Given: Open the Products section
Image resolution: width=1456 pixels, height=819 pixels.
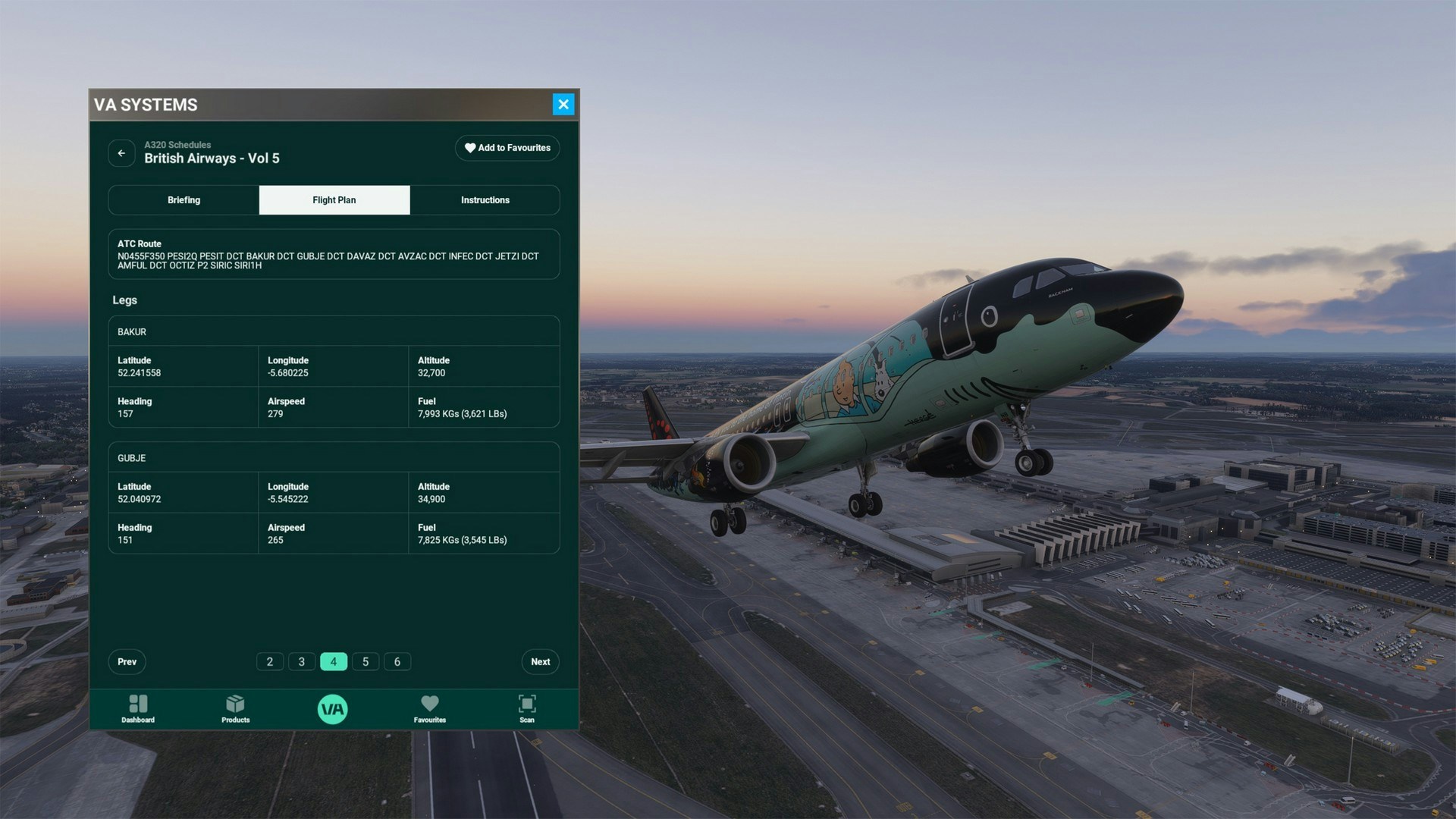Looking at the screenshot, I should 235,709.
